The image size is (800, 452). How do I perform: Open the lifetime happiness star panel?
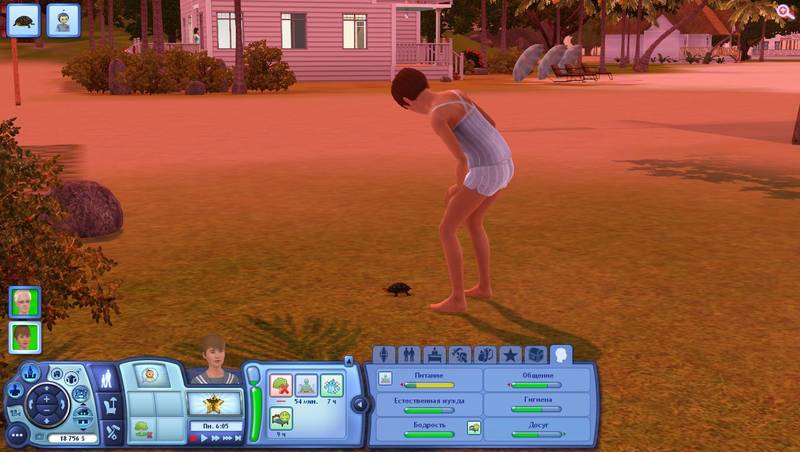pos(214,404)
